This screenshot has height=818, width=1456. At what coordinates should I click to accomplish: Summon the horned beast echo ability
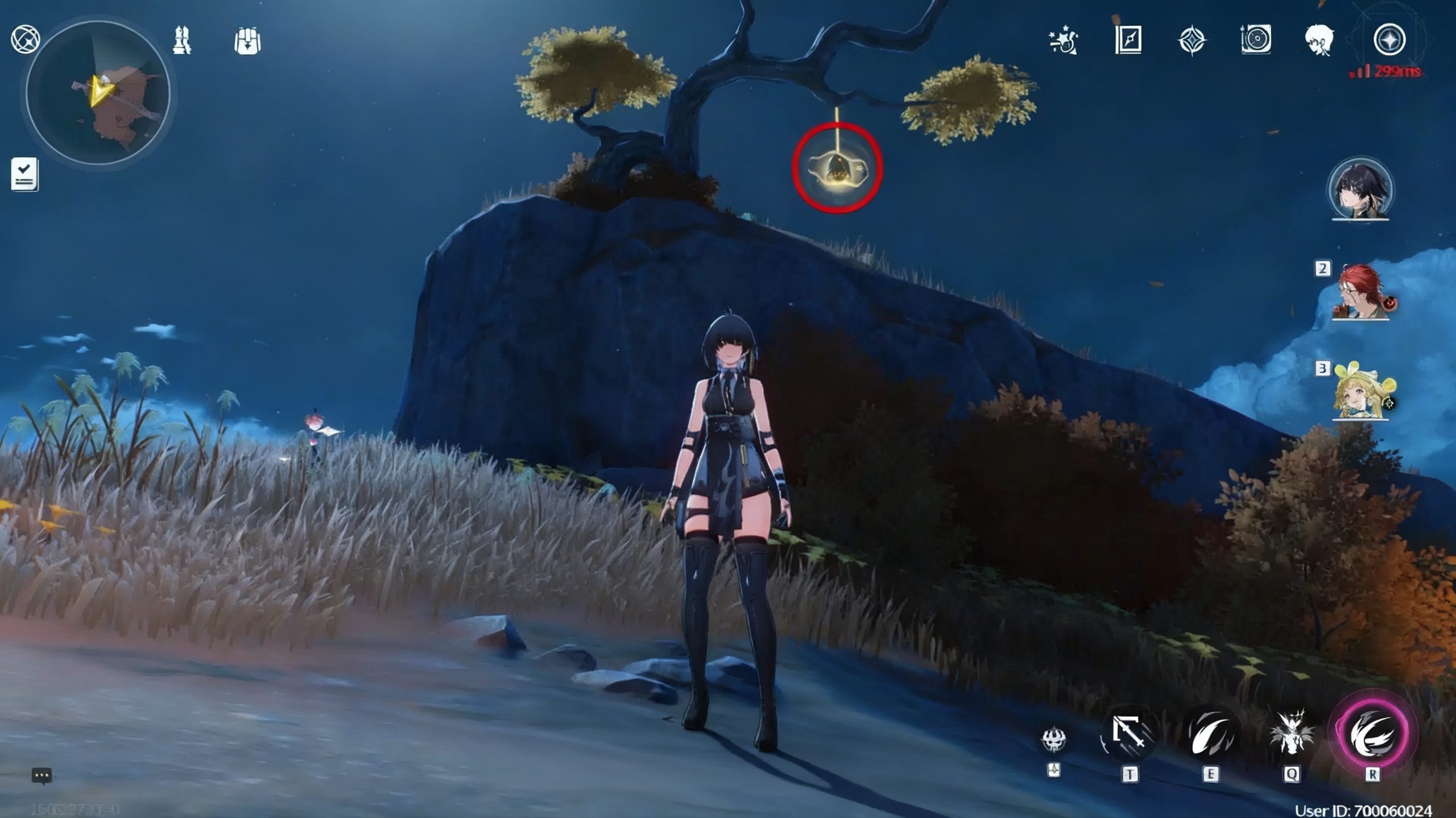pyautogui.click(x=1291, y=734)
